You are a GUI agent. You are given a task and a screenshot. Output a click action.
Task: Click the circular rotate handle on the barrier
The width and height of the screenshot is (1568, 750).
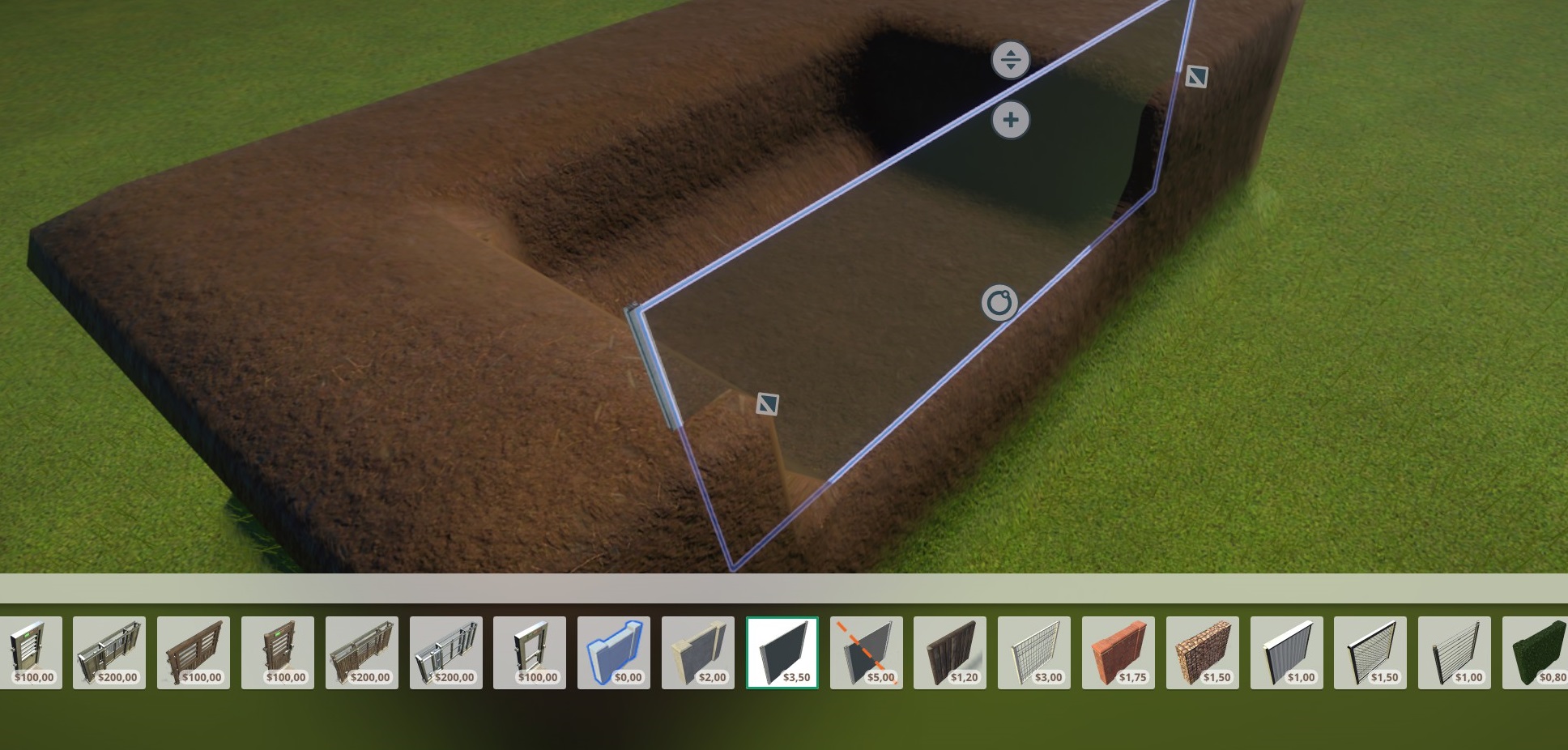(999, 303)
